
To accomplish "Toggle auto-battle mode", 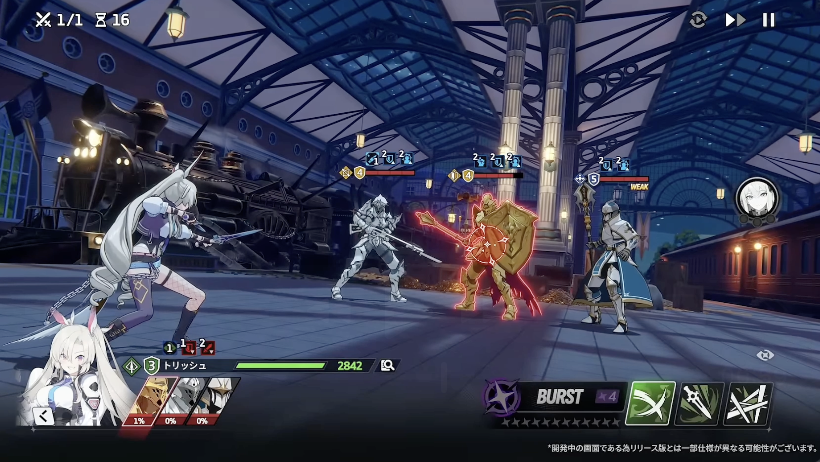I will tap(698, 20).
